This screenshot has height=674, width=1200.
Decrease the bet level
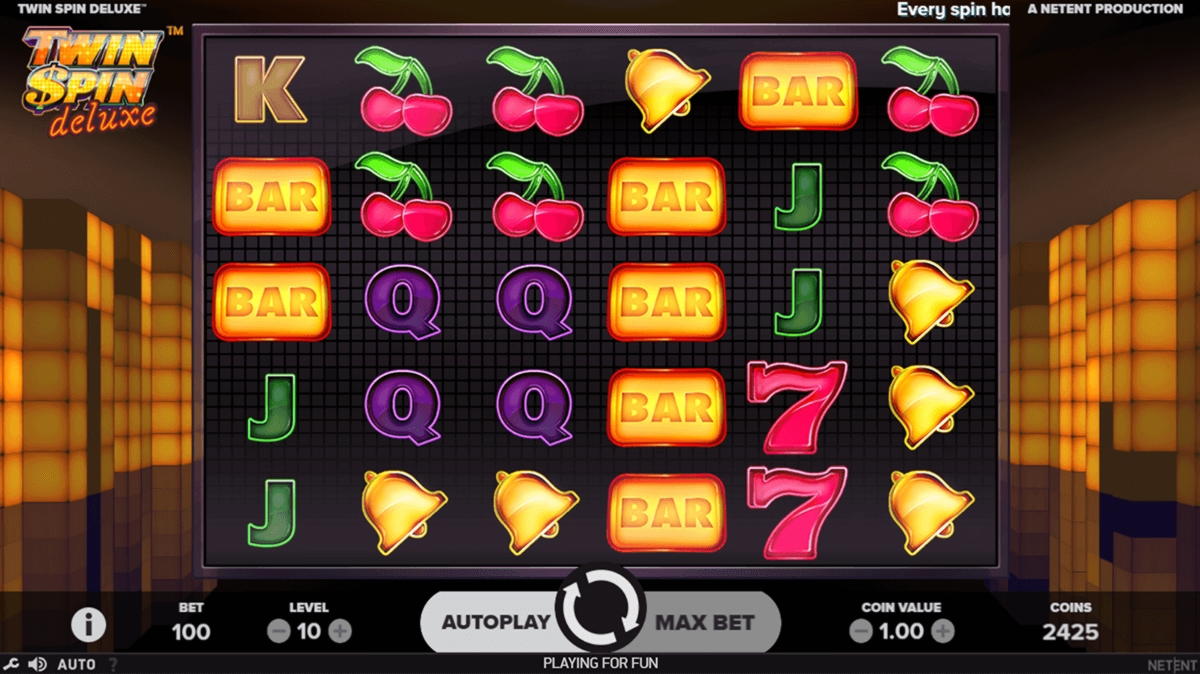pyautogui.click(x=279, y=631)
